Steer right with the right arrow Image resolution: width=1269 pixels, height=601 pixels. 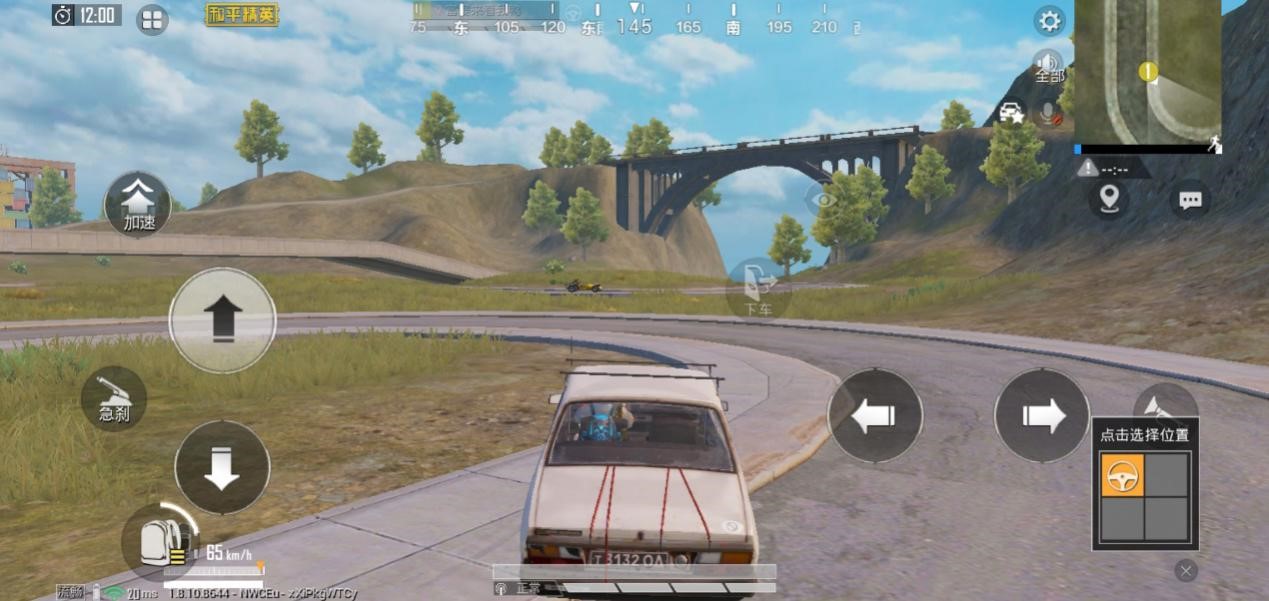tap(1042, 416)
